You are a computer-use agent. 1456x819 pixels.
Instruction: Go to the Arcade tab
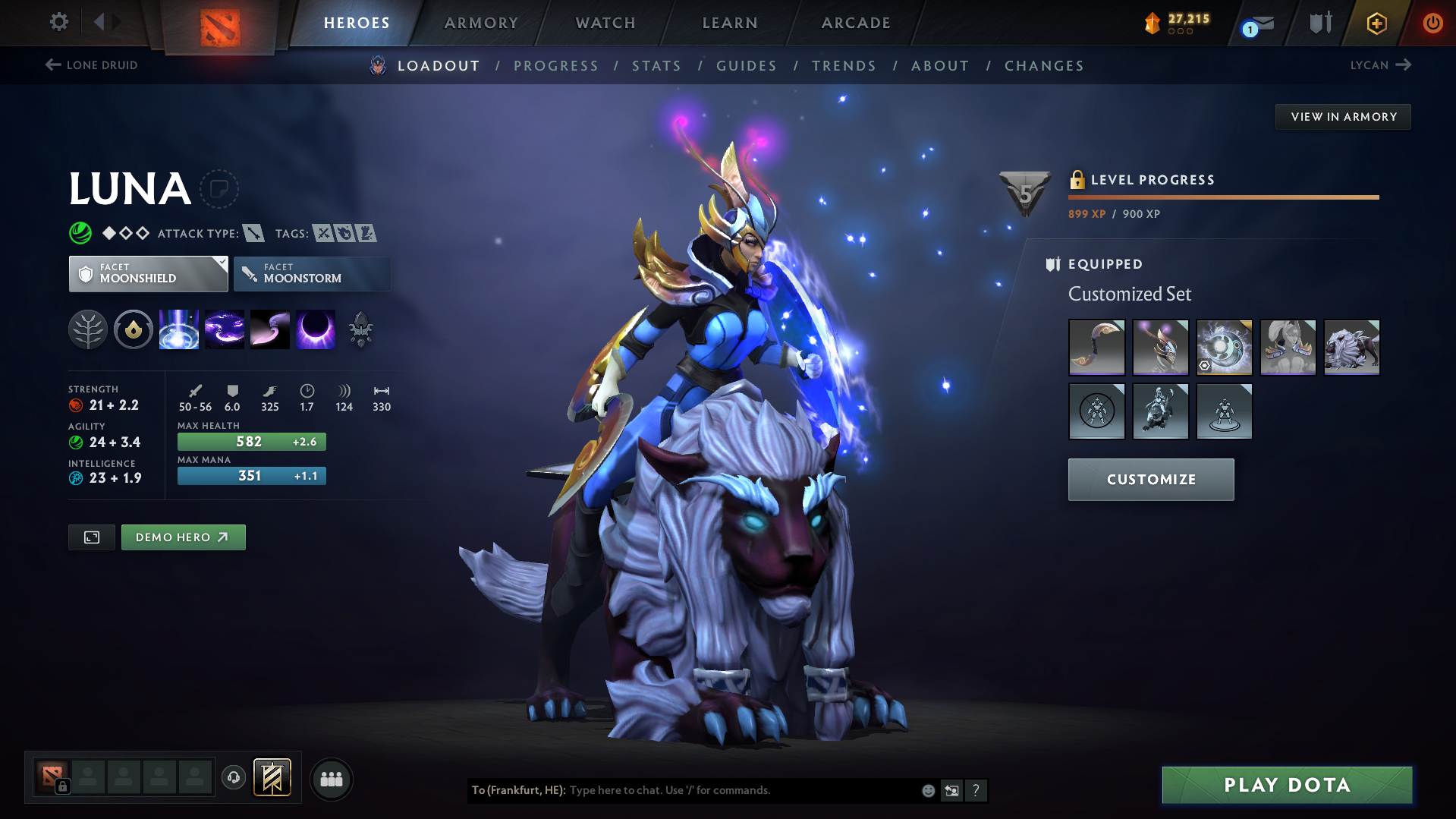click(x=856, y=23)
